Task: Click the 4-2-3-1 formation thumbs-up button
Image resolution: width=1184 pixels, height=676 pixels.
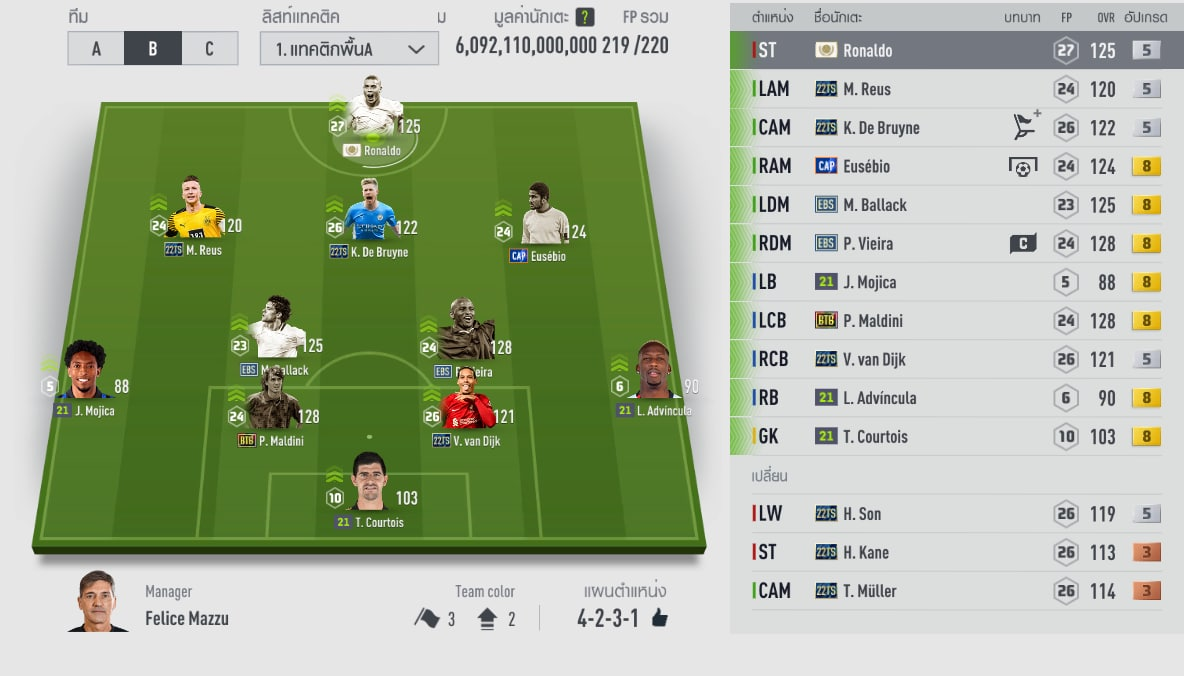Action: click(x=659, y=619)
